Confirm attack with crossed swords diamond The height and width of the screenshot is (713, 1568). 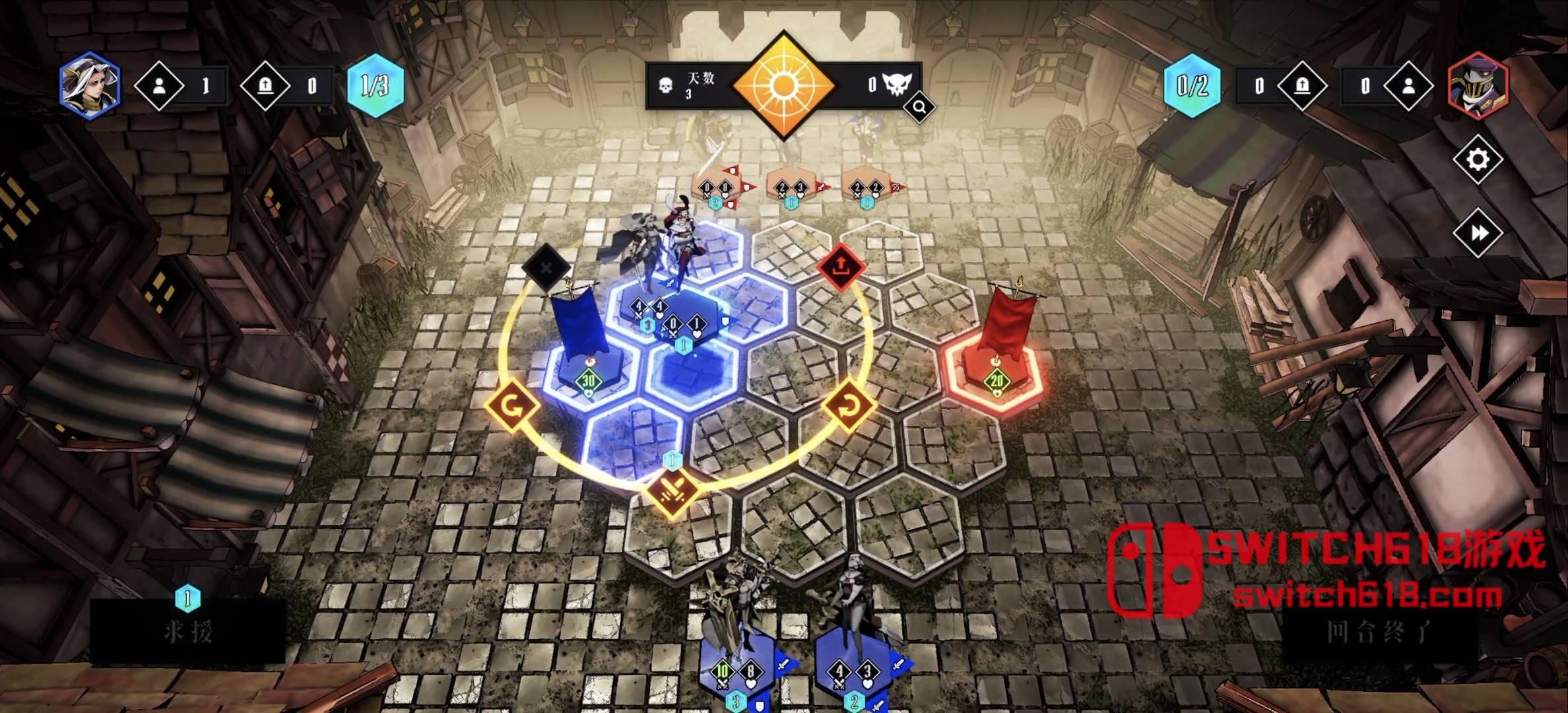tap(673, 491)
